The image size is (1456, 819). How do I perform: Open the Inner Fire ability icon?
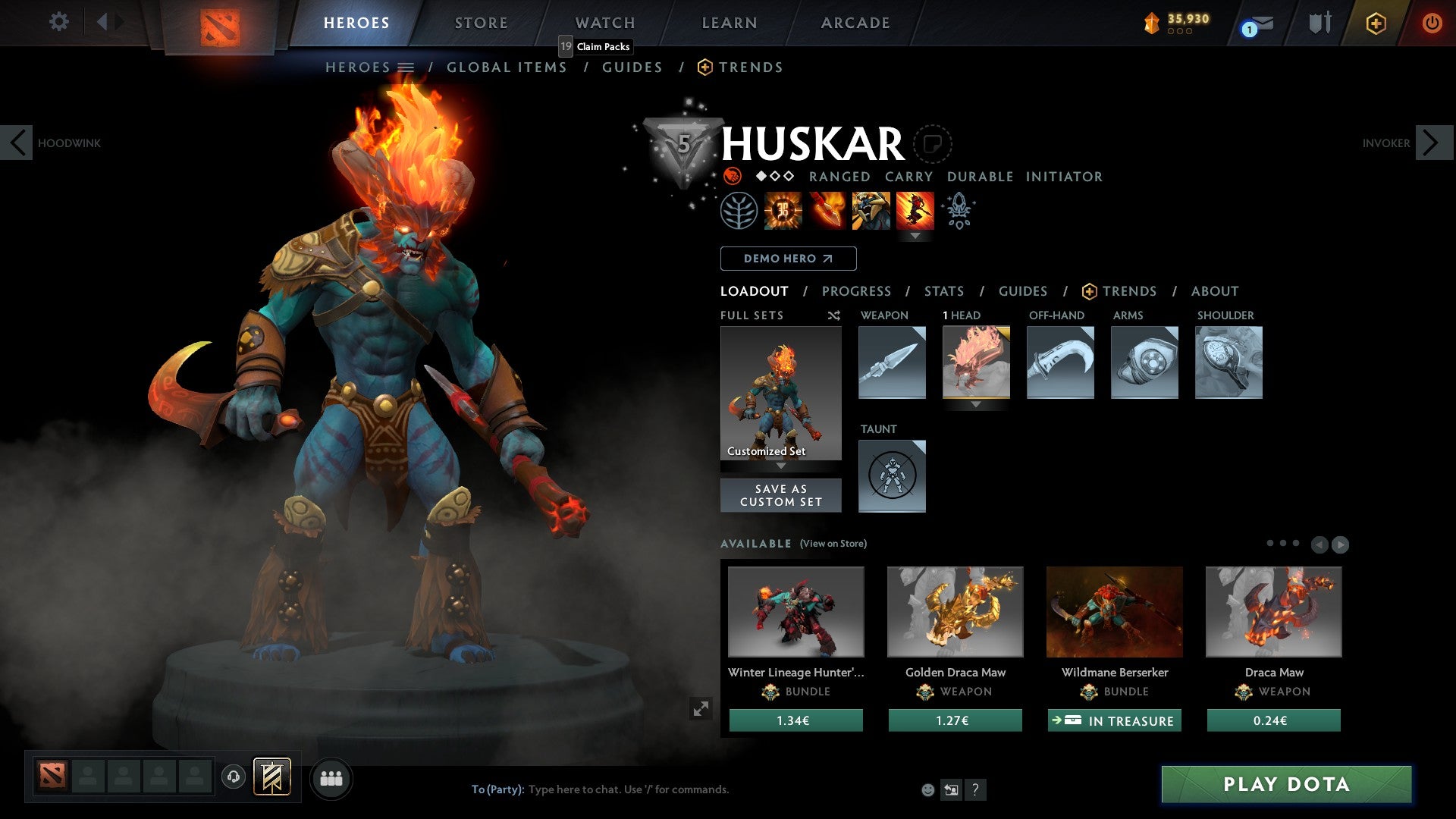pyautogui.click(x=781, y=211)
